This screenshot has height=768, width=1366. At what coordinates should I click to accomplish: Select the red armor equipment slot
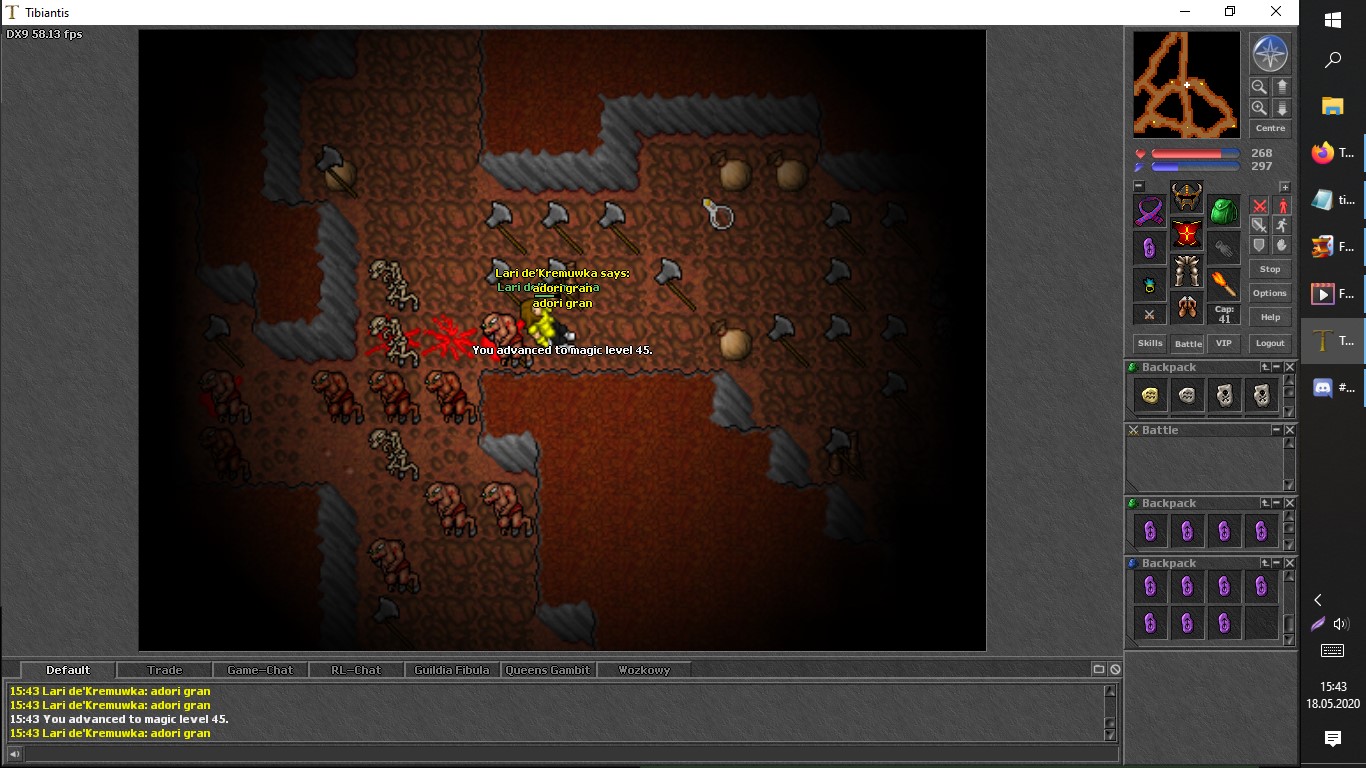coord(1187,234)
